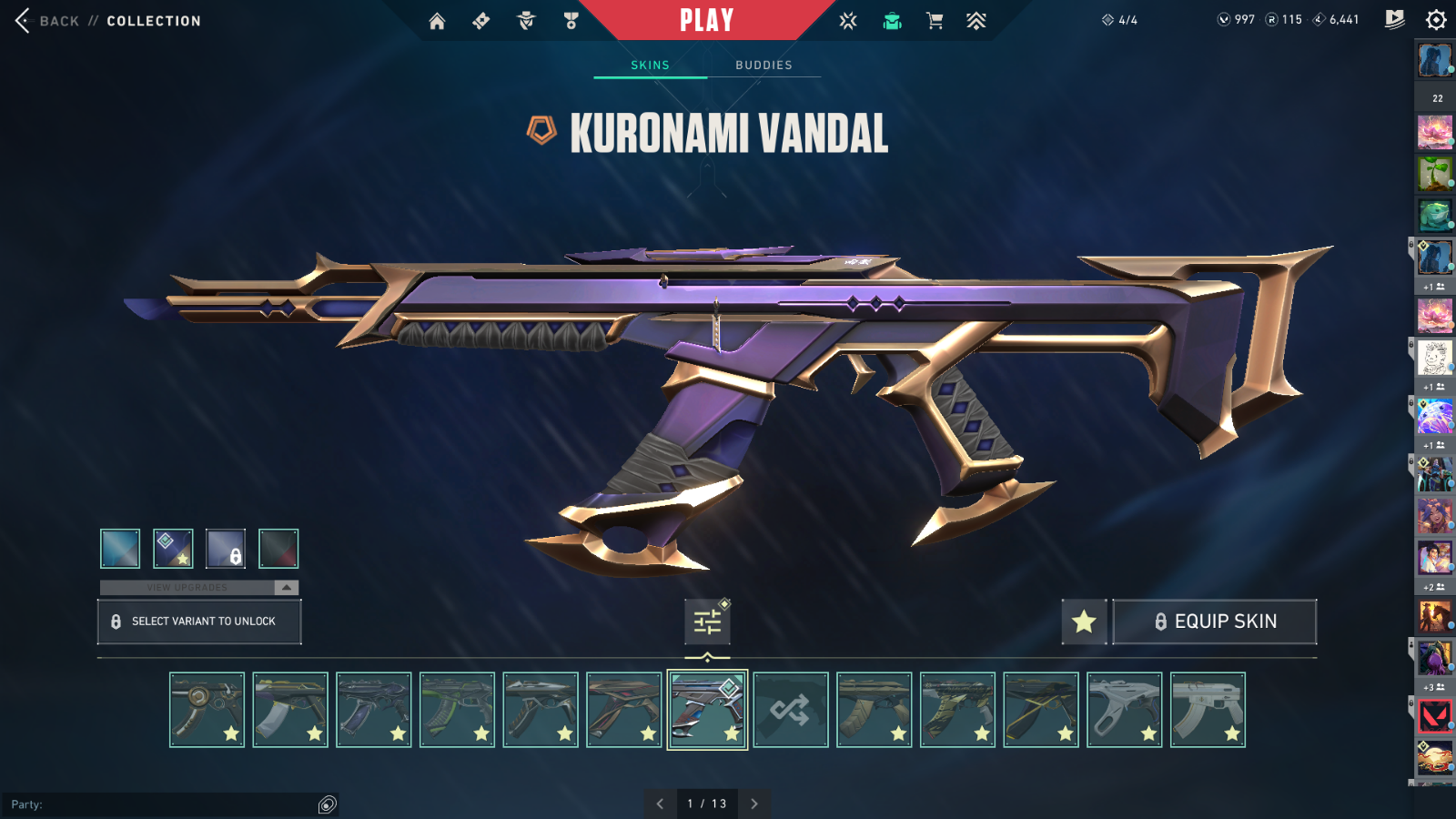Select the Skins tab
The width and height of the screenshot is (1456, 819).
(x=650, y=66)
